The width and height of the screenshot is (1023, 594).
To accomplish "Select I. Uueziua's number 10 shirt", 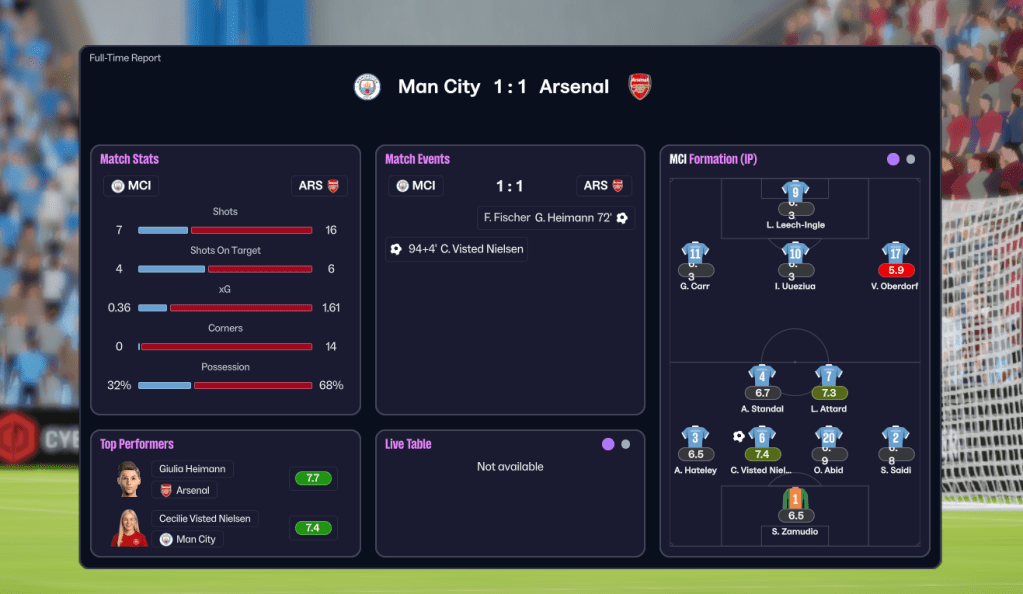I will tap(795, 253).
